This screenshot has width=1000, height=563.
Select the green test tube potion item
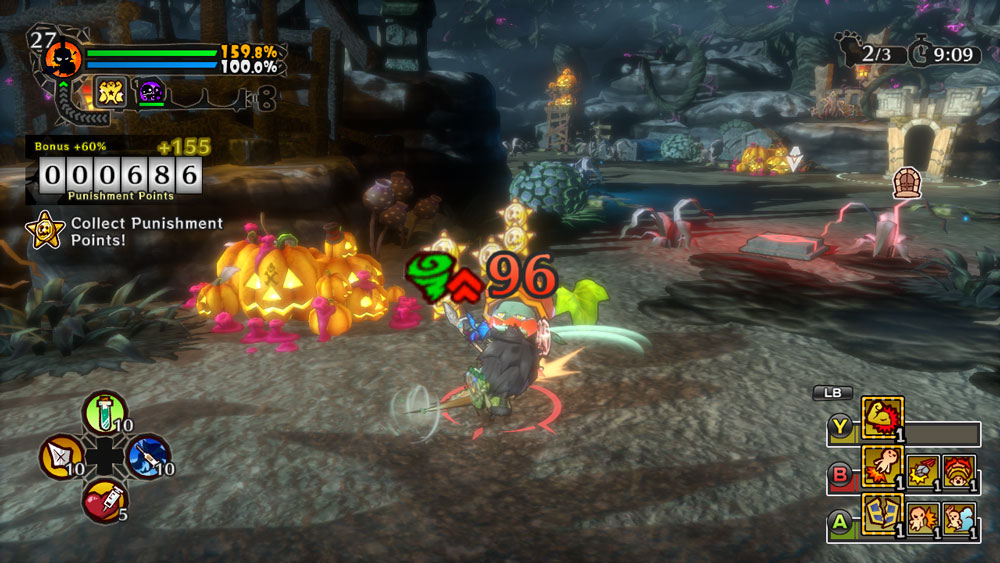point(104,411)
